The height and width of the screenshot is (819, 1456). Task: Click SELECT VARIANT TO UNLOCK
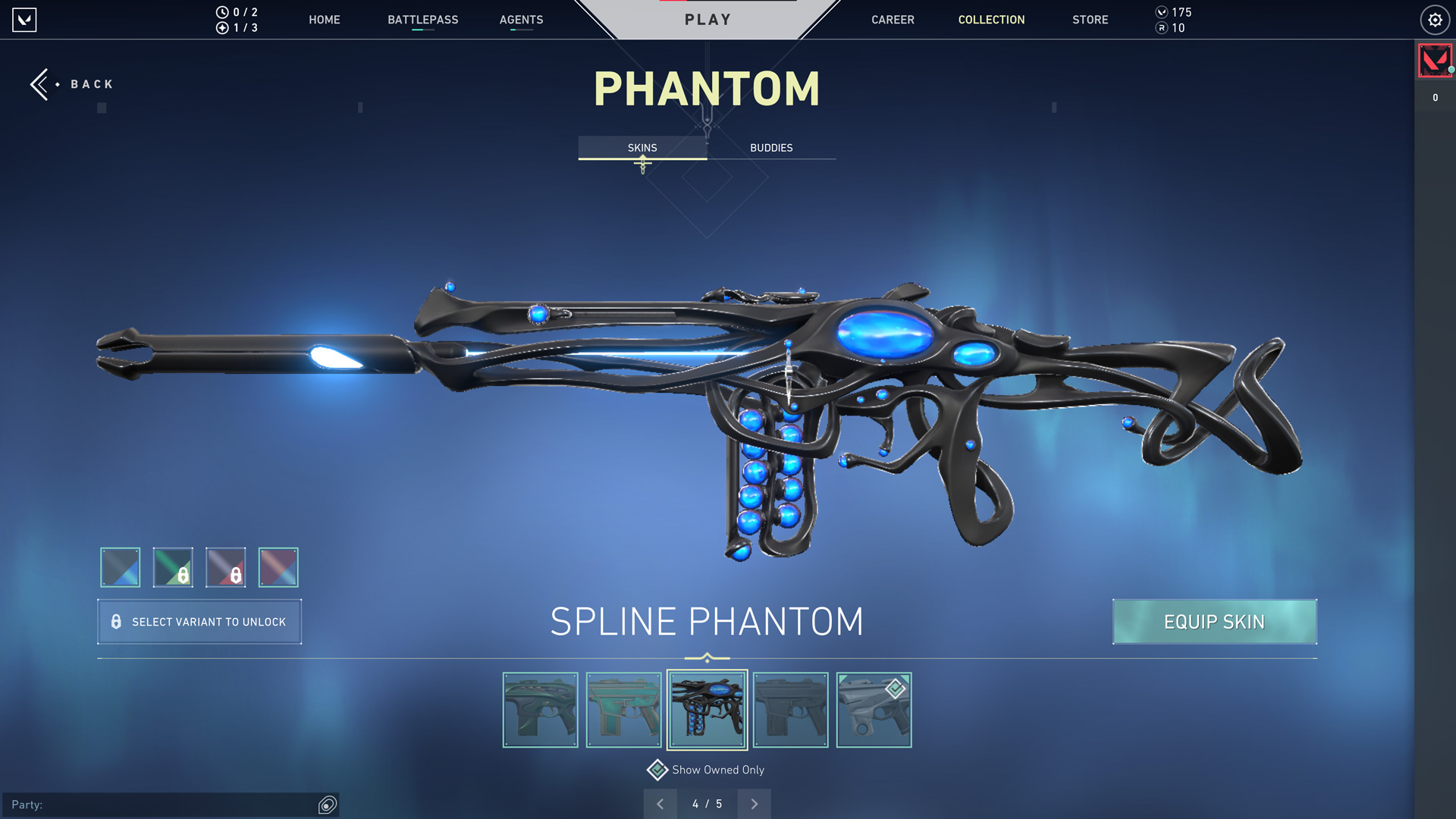coord(199,622)
